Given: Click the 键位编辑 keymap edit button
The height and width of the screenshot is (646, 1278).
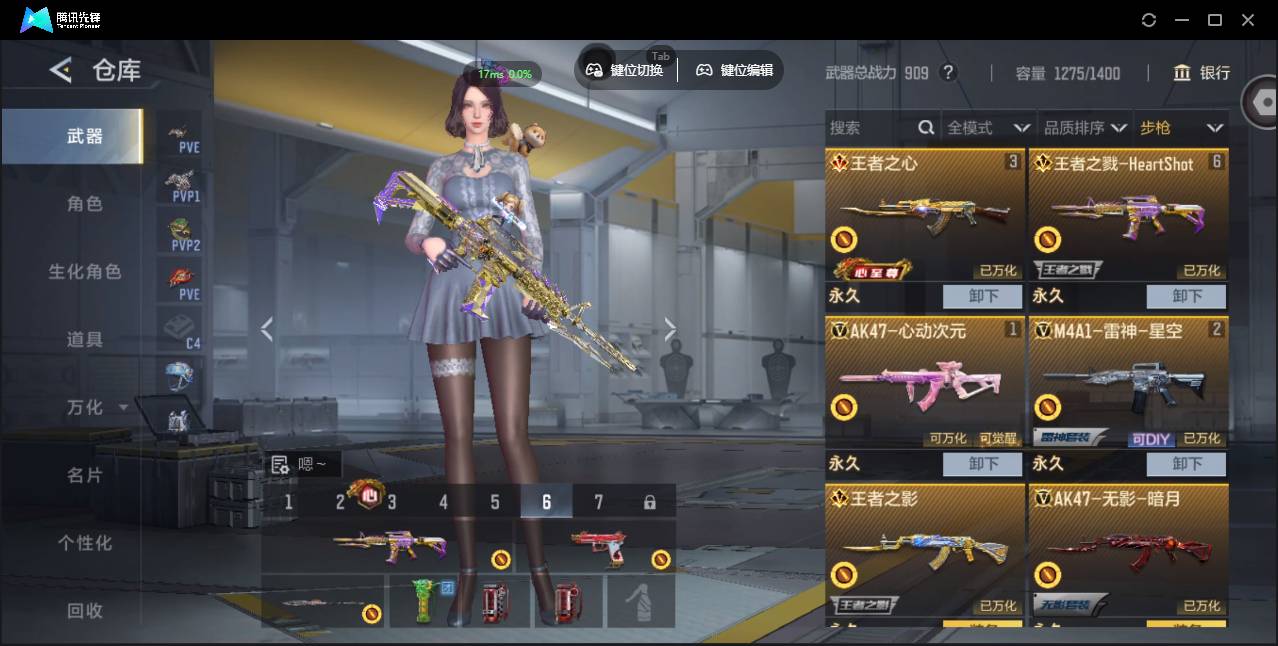Looking at the screenshot, I should (735, 70).
